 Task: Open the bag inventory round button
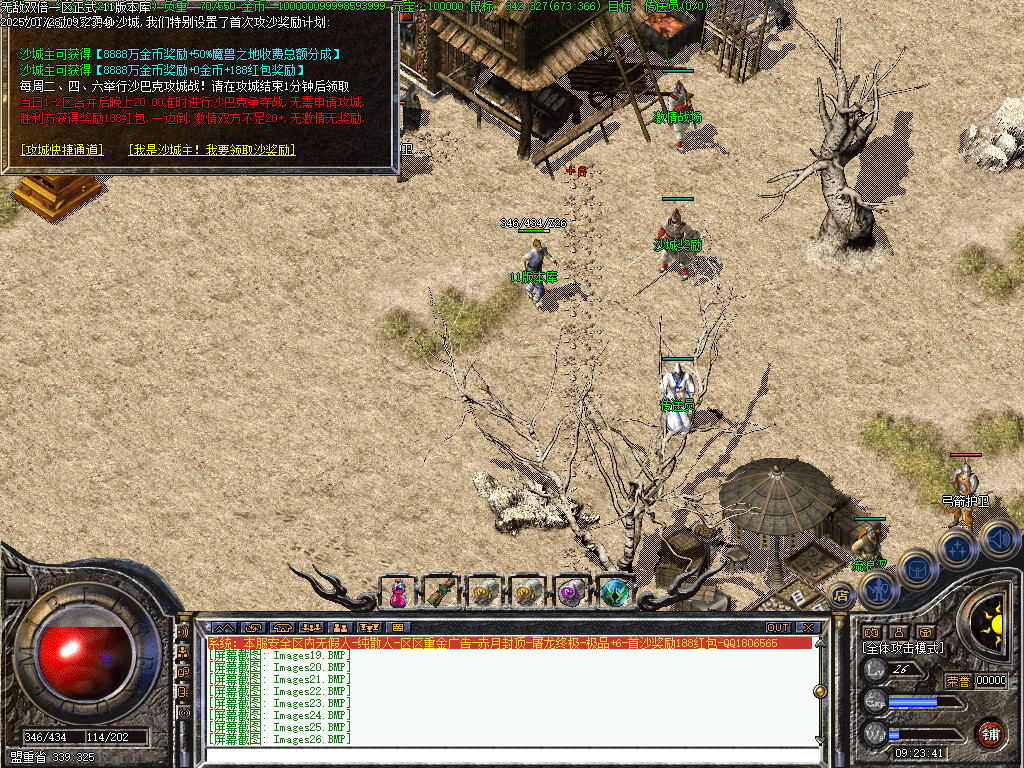coord(916,569)
